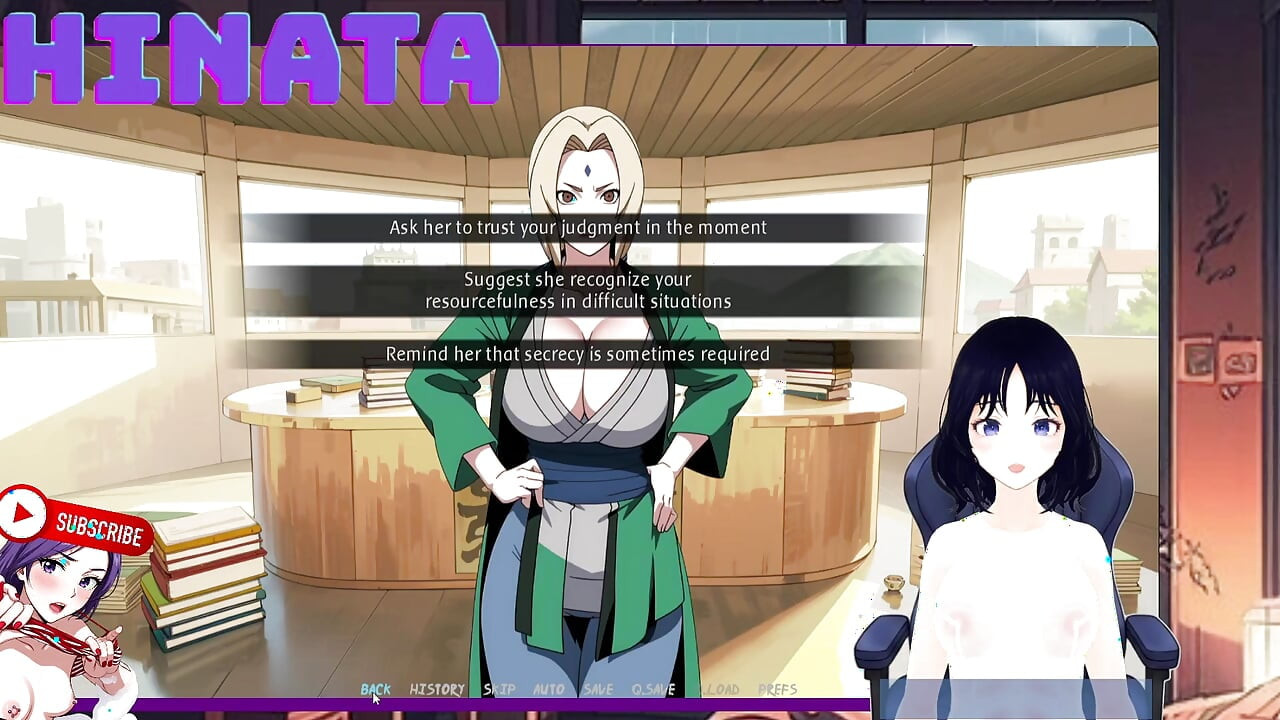Open the HISTORY log of past dialogue

coord(436,689)
